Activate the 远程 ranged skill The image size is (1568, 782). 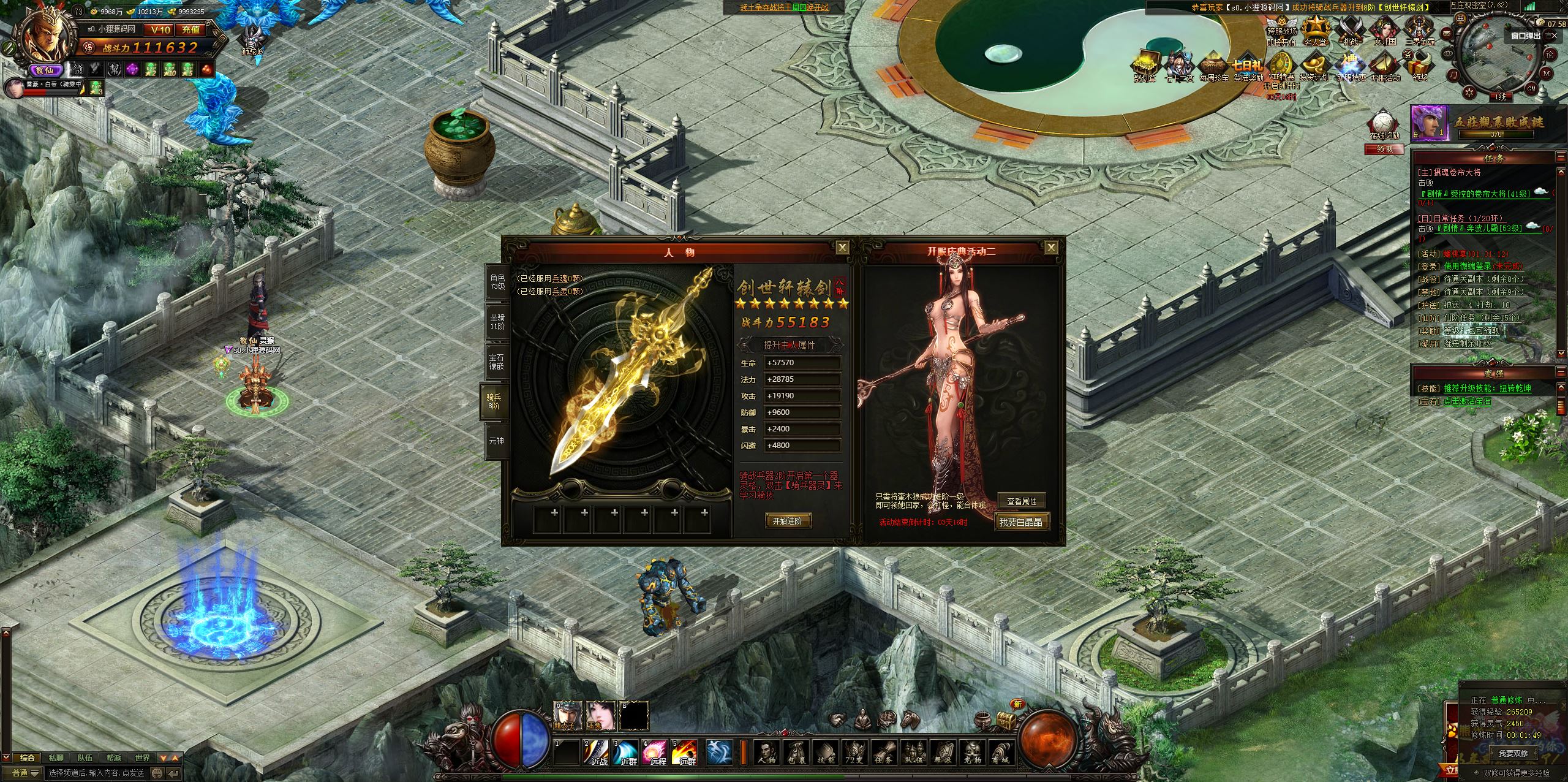655,753
